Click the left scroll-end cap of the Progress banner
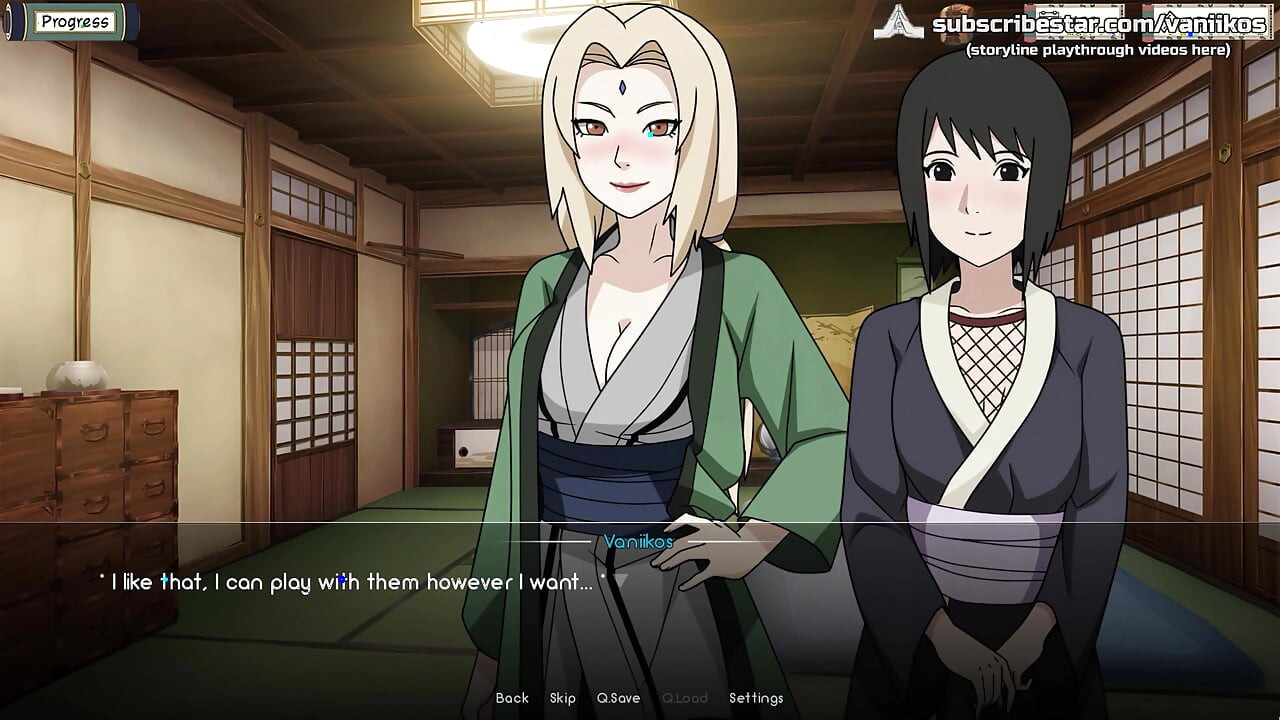Viewport: 1280px width, 720px height. tap(10, 20)
